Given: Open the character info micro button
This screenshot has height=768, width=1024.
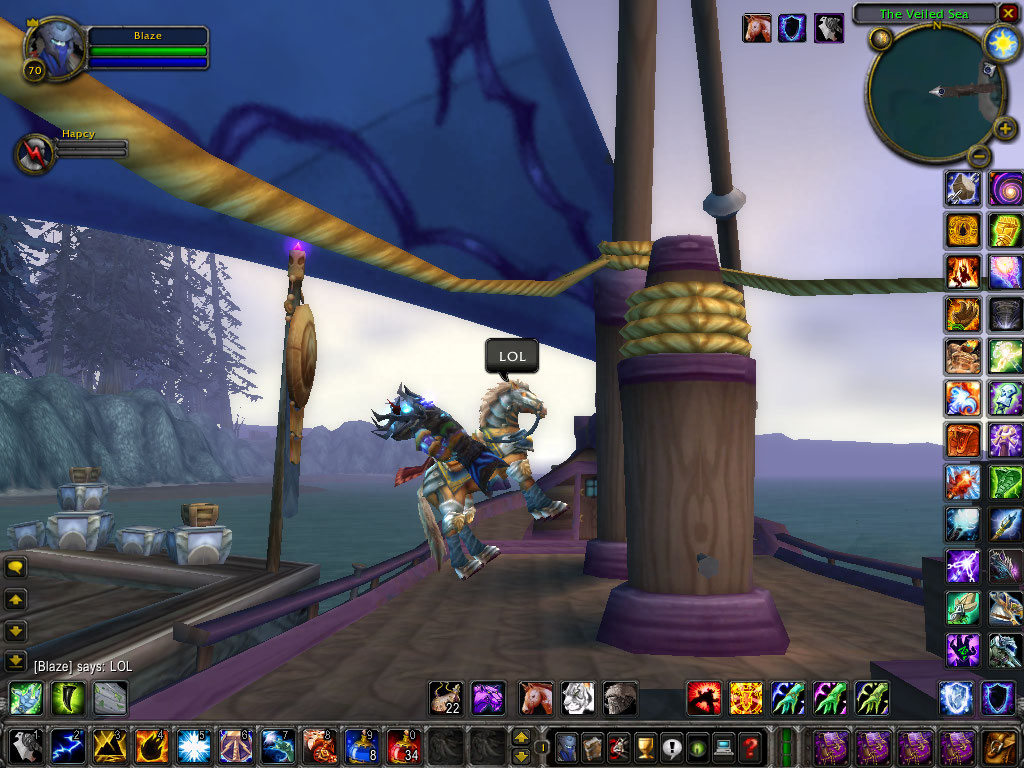Looking at the screenshot, I should pos(567,746).
